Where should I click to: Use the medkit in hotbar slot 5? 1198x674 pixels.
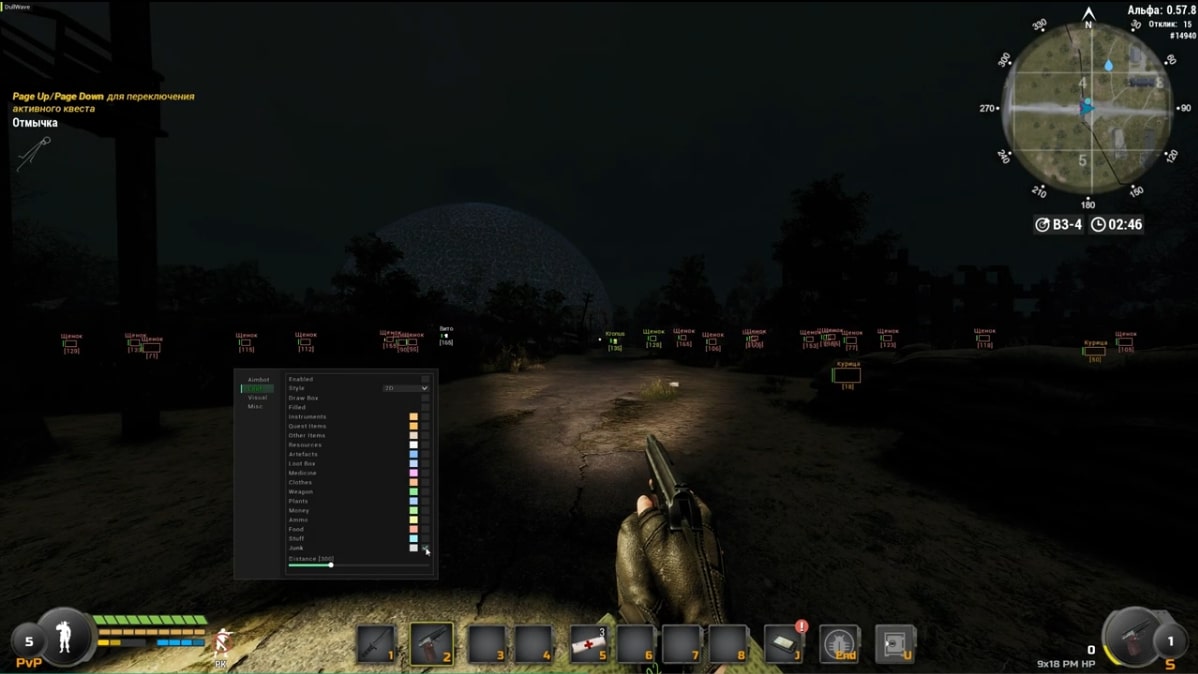pos(589,644)
